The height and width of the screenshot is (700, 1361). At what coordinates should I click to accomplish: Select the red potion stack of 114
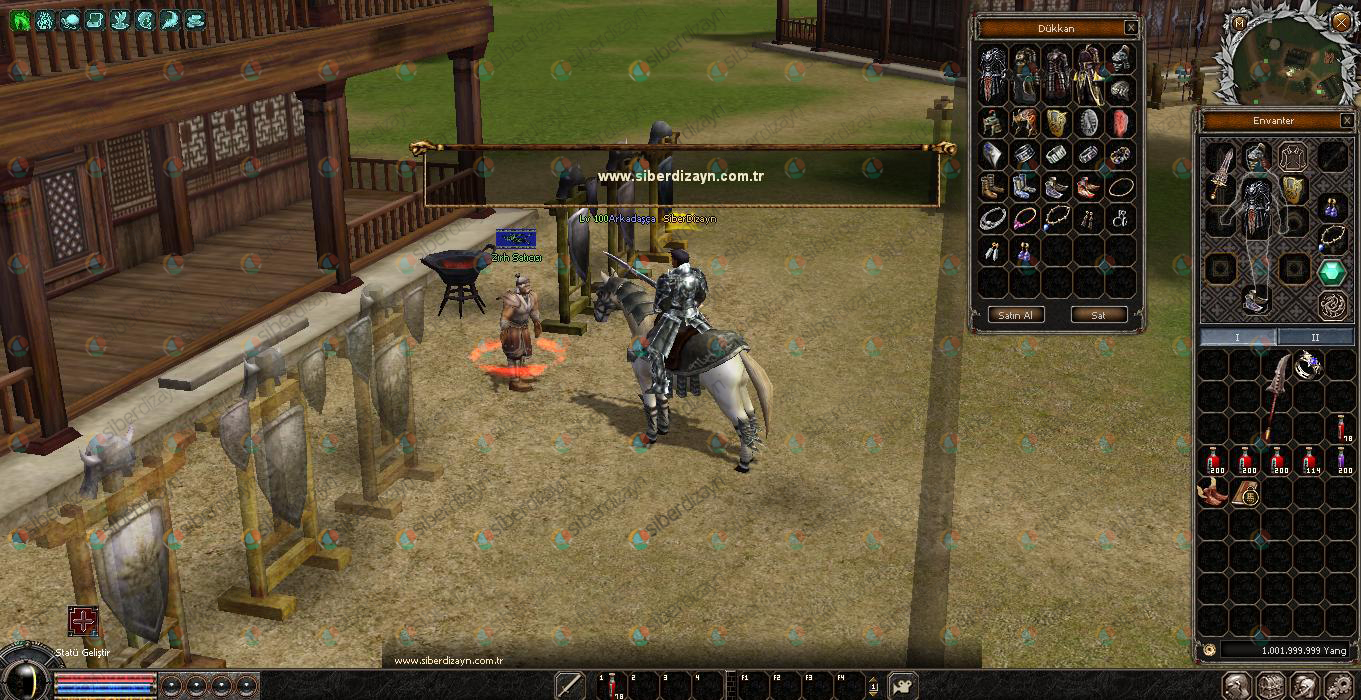pyautogui.click(x=1310, y=462)
